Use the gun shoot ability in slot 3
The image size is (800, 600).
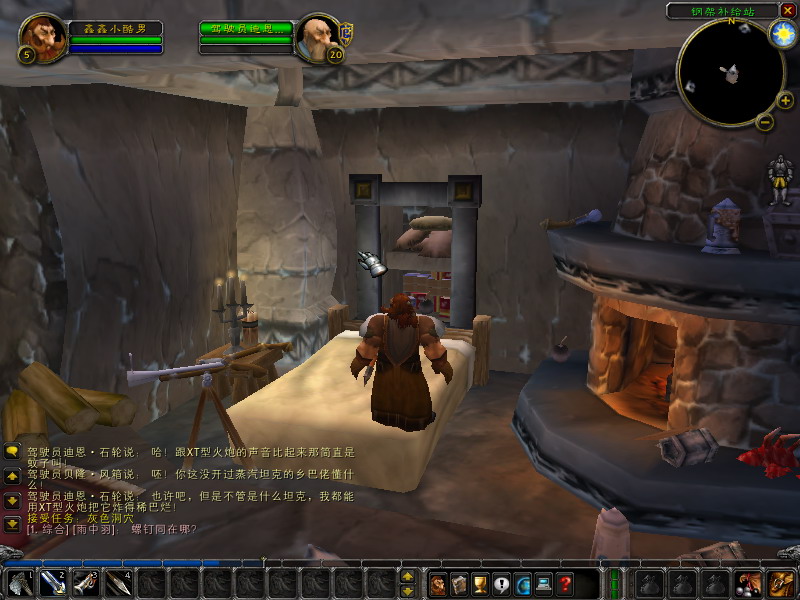[86, 582]
